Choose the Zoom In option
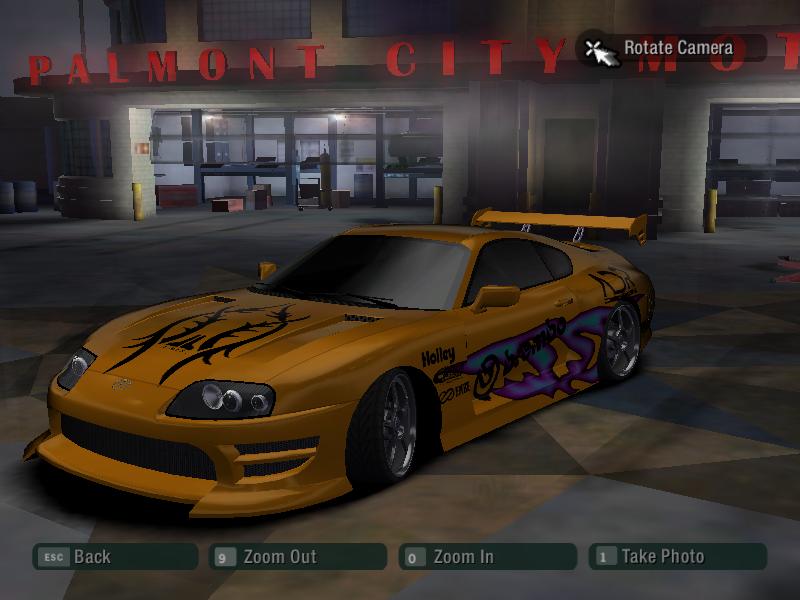Screen dimensions: 800x600 (x=487, y=557)
